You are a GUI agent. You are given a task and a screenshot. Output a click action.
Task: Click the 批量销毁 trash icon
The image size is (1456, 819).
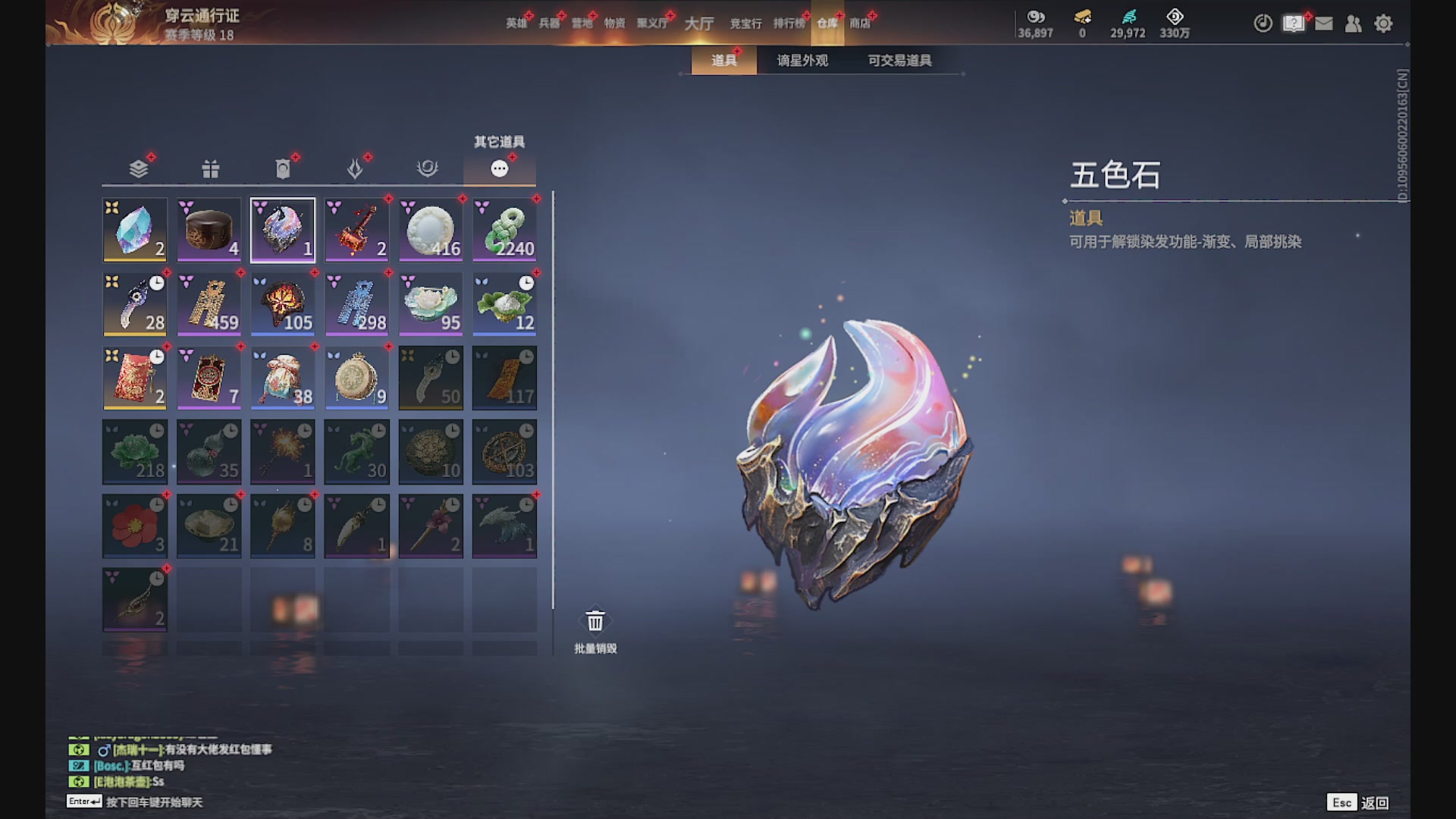pyautogui.click(x=595, y=620)
